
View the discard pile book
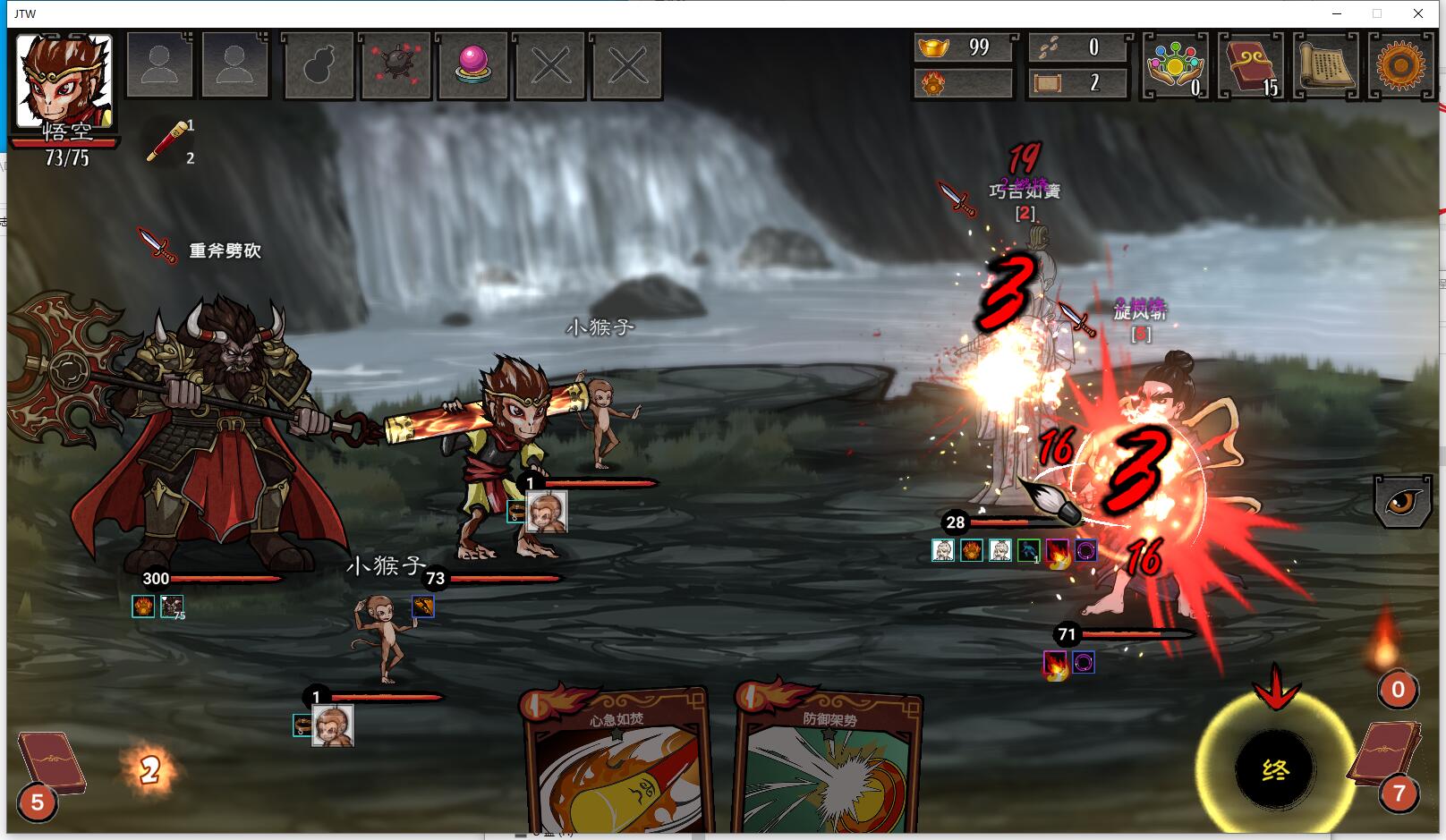point(1385,756)
